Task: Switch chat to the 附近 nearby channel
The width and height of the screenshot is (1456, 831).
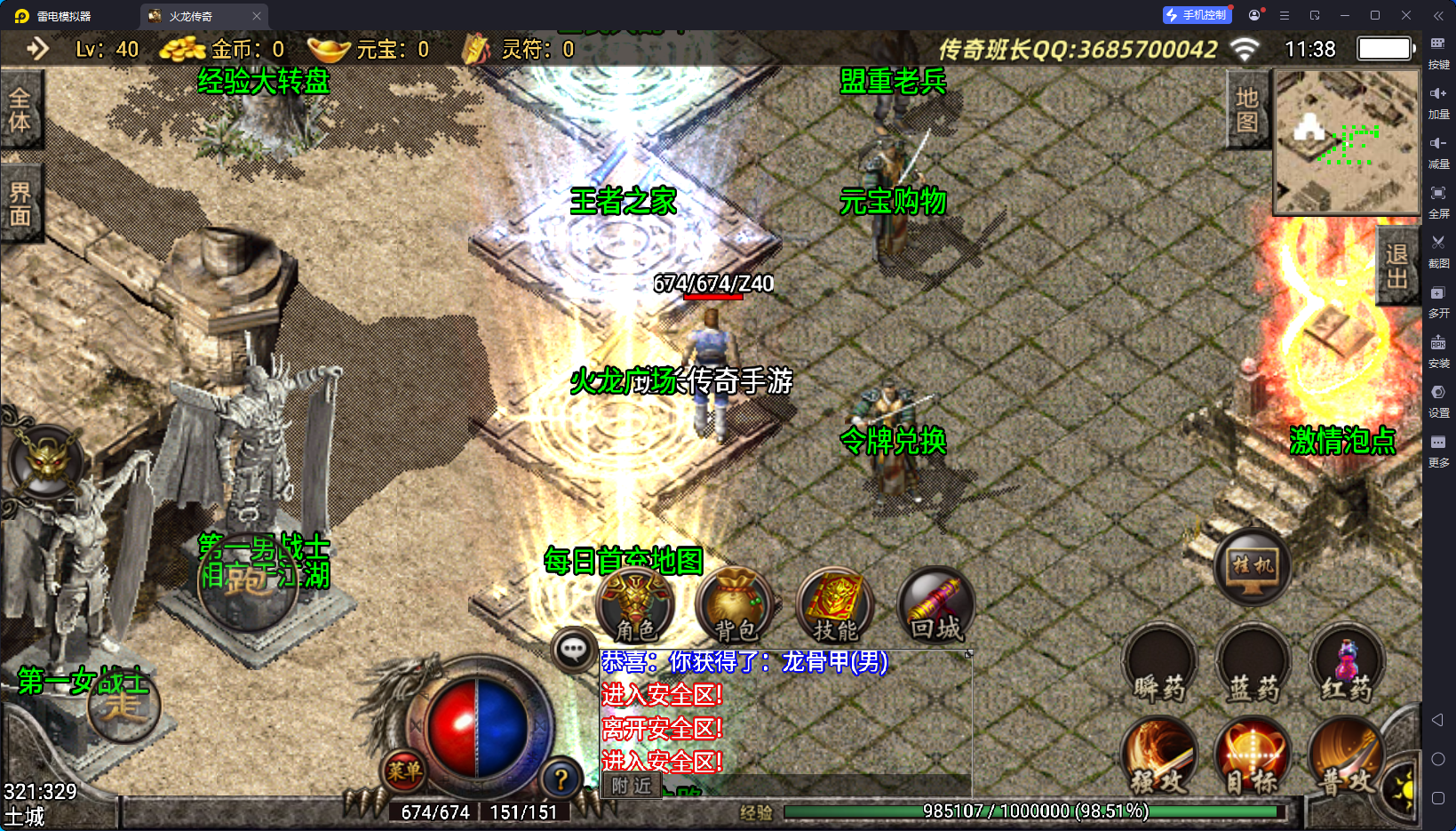Action: (632, 786)
